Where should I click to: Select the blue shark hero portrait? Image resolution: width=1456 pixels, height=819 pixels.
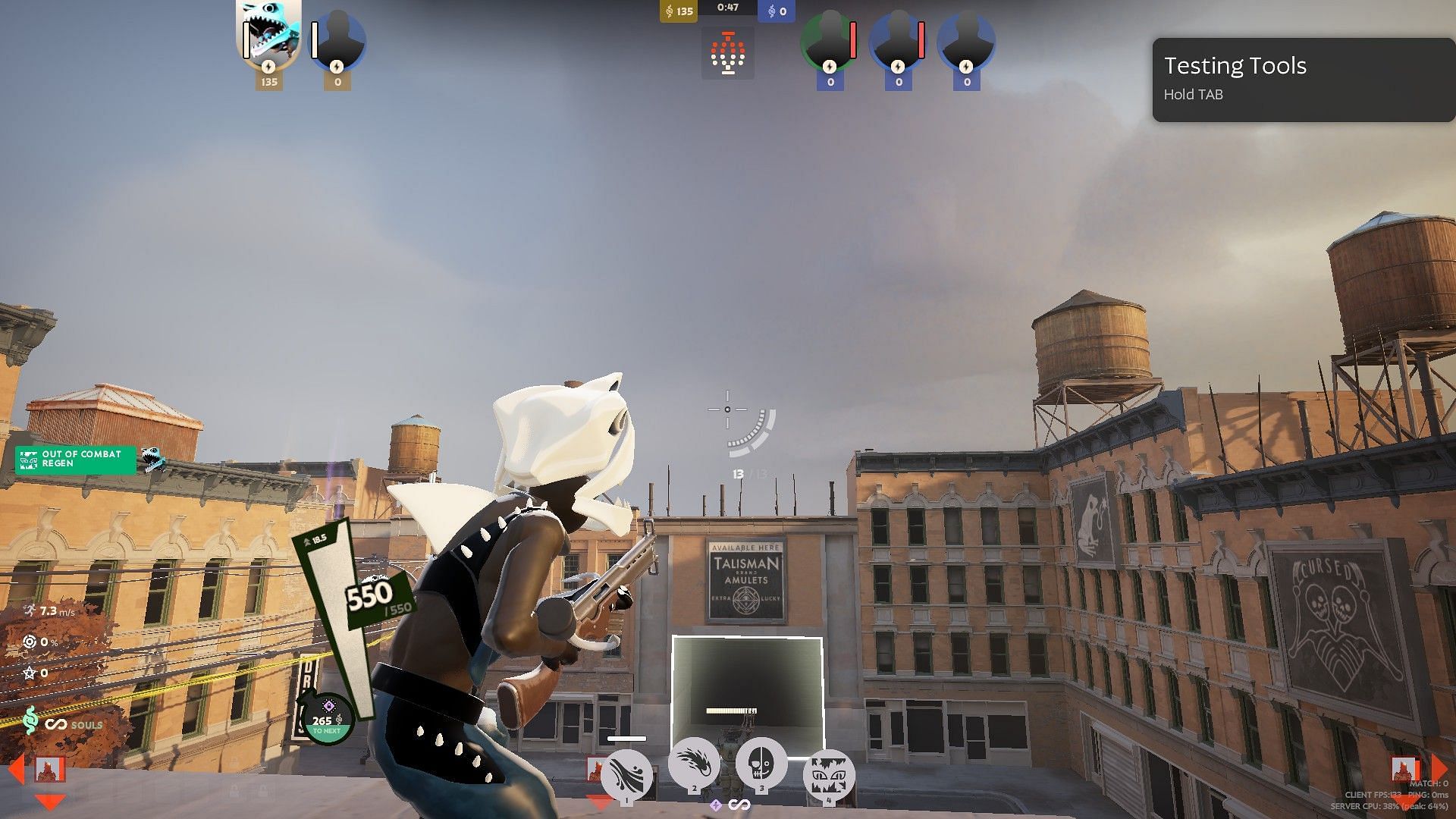[x=268, y=34]
